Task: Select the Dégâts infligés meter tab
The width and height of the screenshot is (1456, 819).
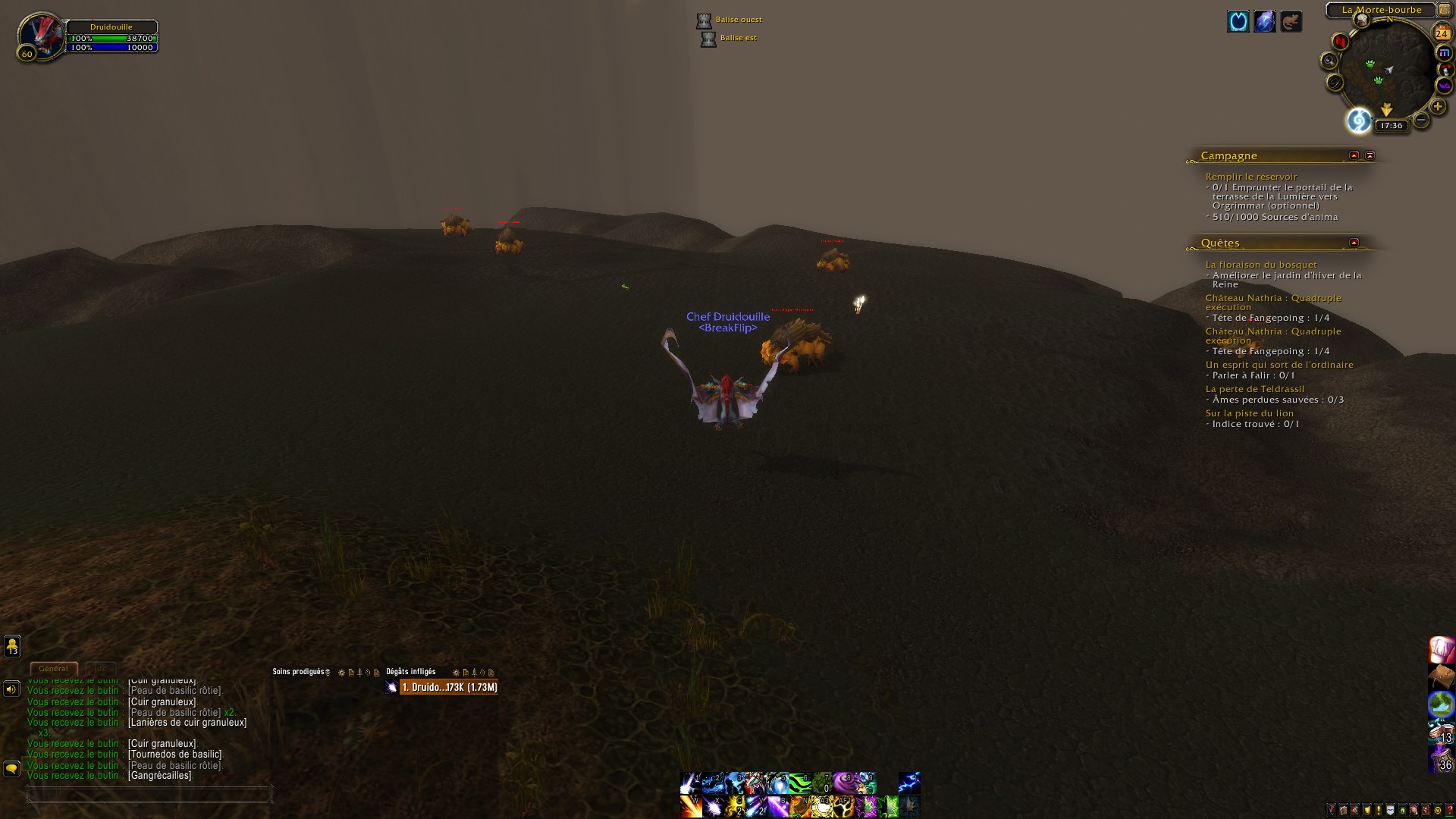Action: coord(409,671)
